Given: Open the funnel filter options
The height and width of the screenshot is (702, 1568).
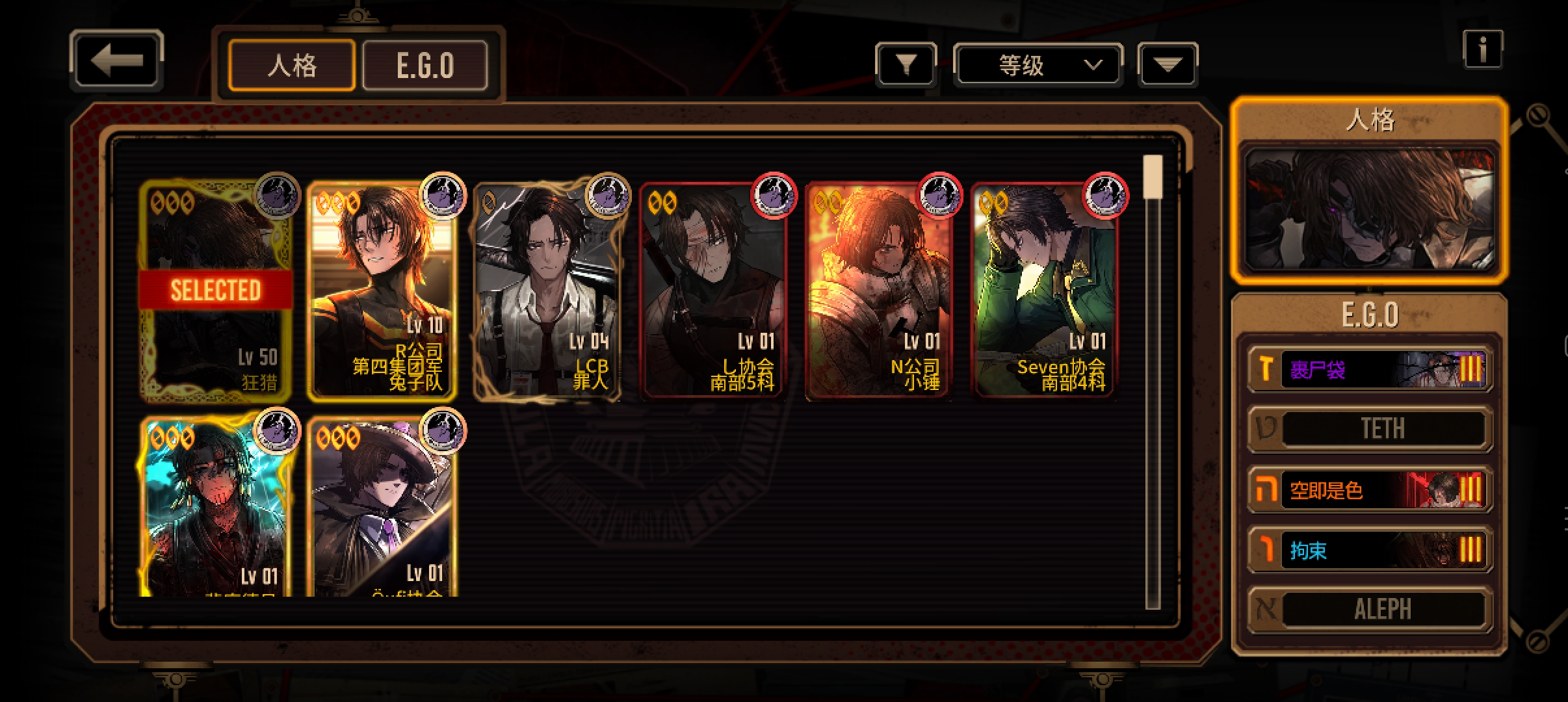Looking at the screenshot, I should (x=906, y=64).
